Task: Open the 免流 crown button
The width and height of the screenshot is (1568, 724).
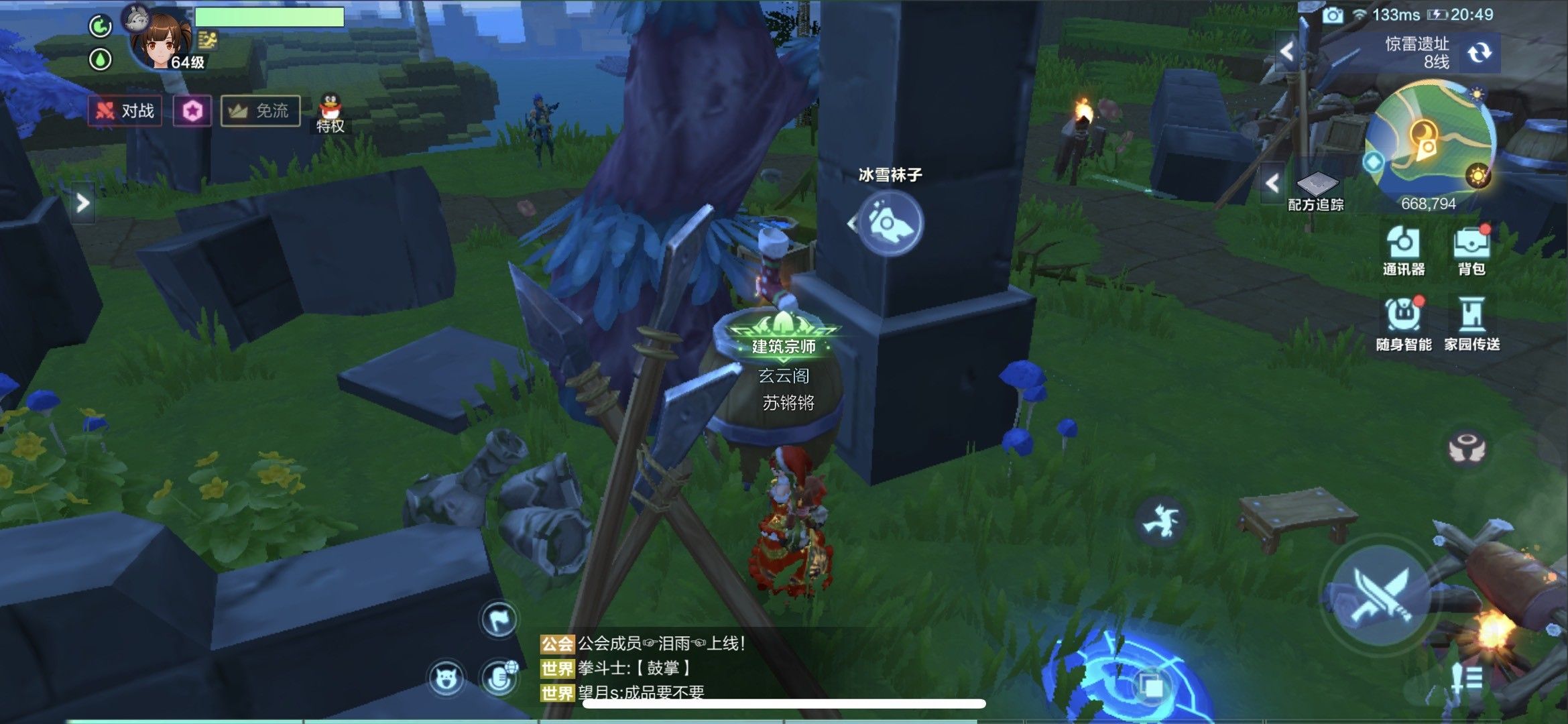Action: 260,111
